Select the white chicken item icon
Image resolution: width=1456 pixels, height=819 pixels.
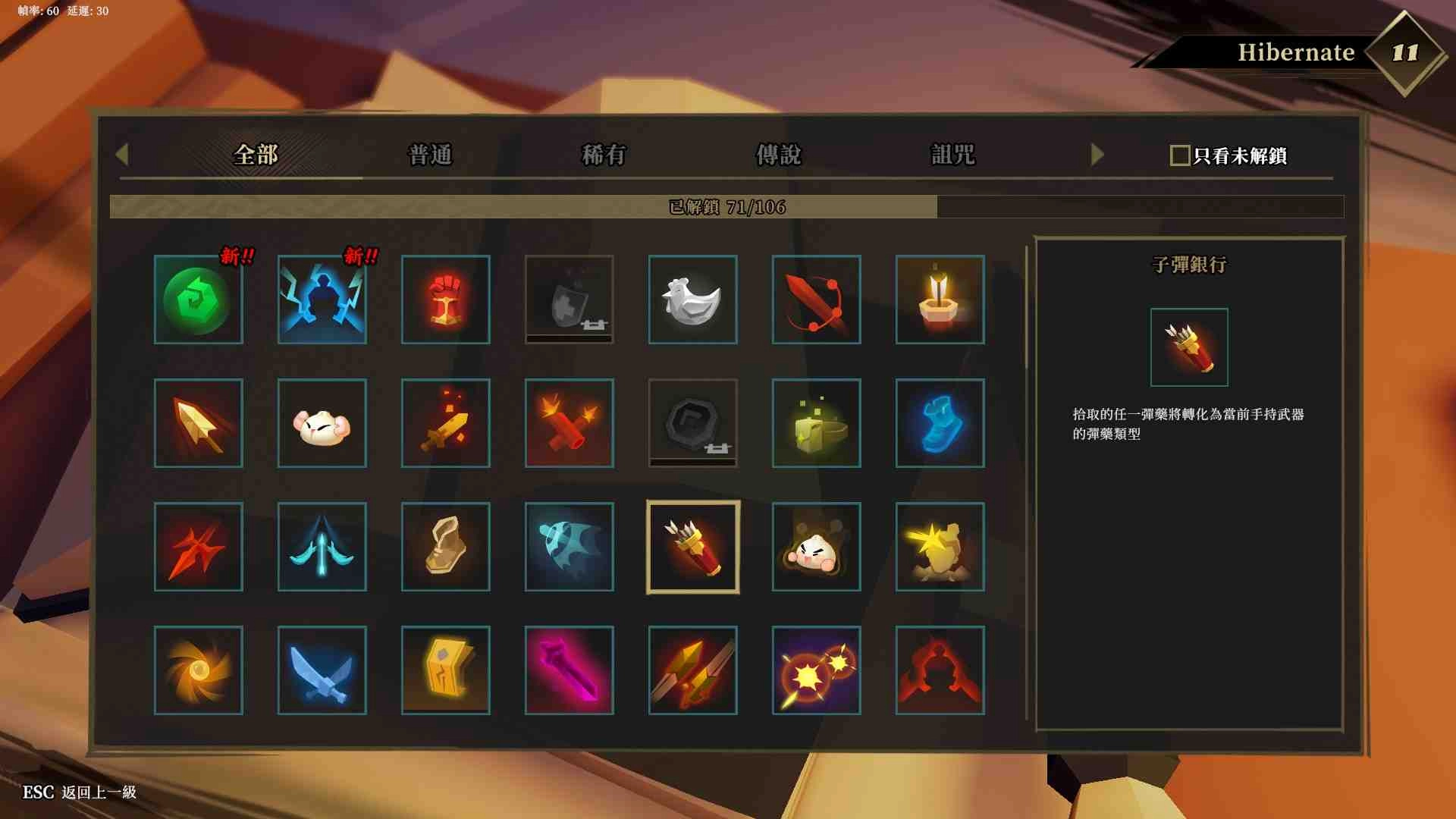click(x=692, y=298)
